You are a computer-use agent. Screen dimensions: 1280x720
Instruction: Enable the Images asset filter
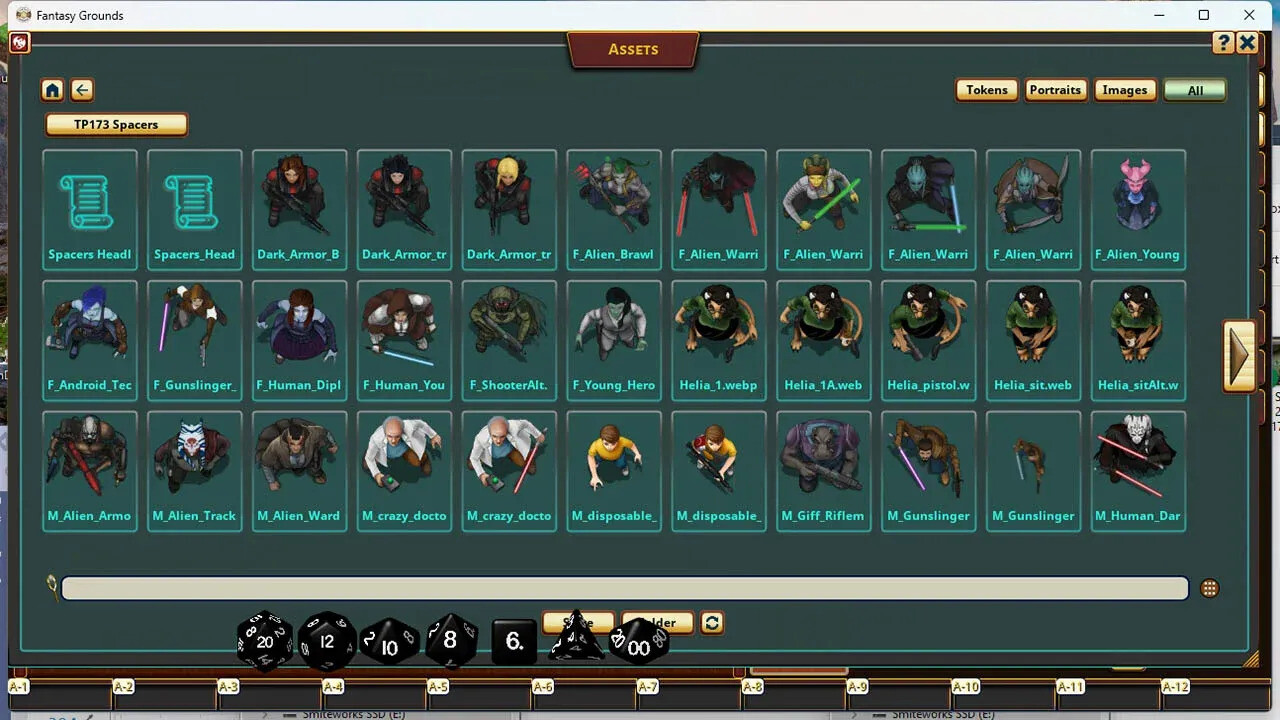[1124, 90]
